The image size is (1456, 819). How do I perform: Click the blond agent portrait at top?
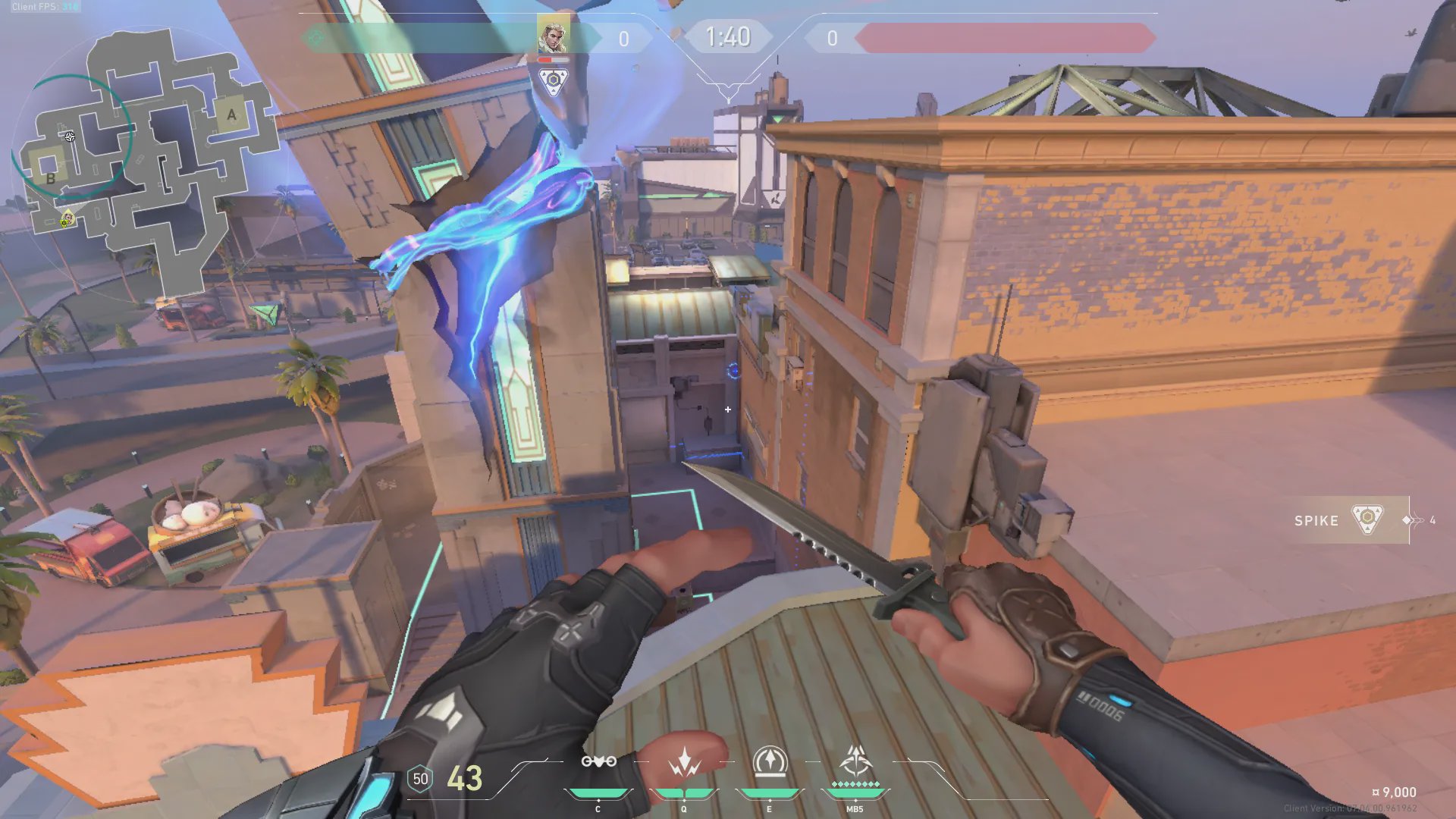click(x=553, y=35)
